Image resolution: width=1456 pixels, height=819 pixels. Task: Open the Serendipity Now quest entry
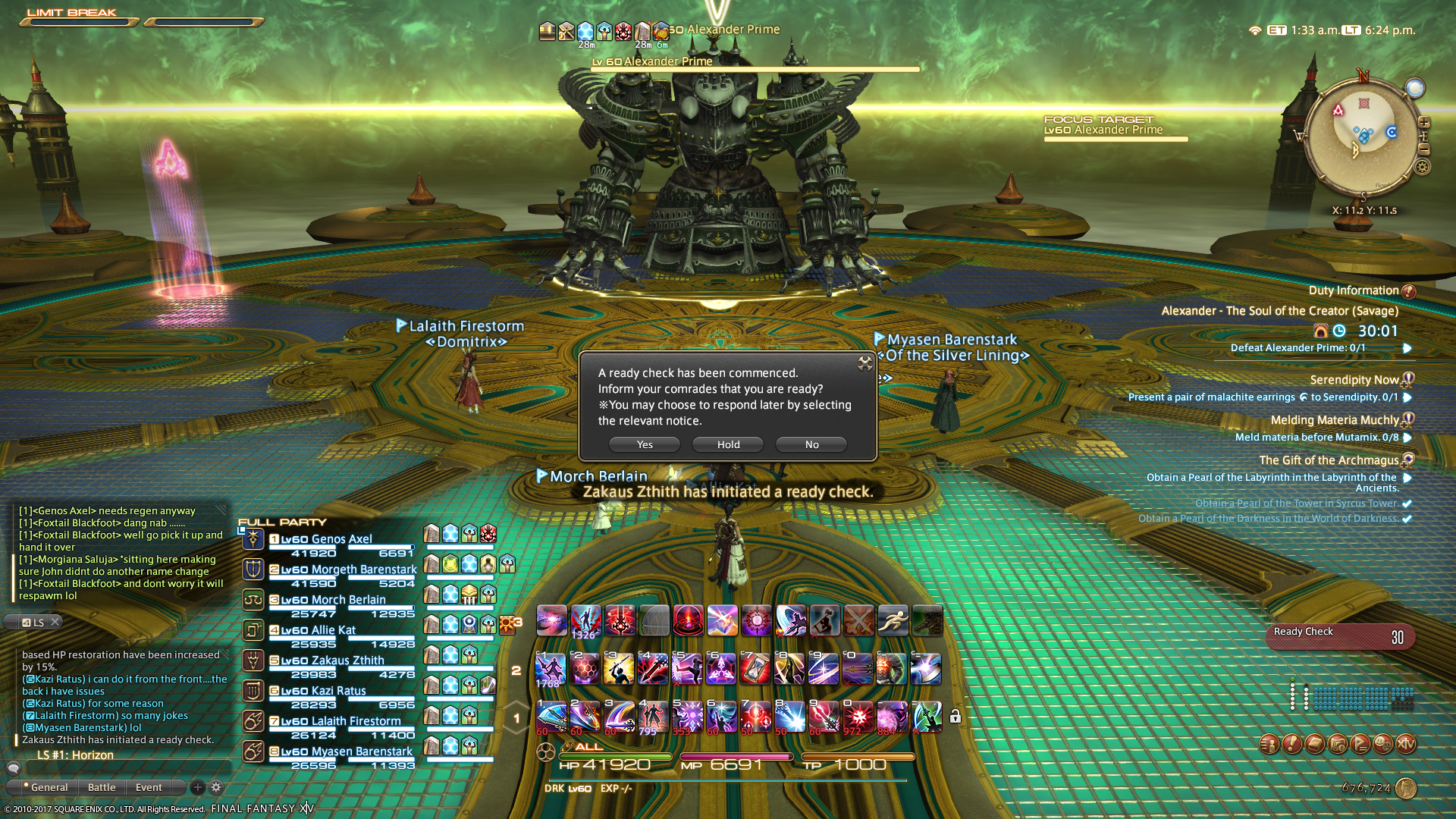tap(1354, 380)
